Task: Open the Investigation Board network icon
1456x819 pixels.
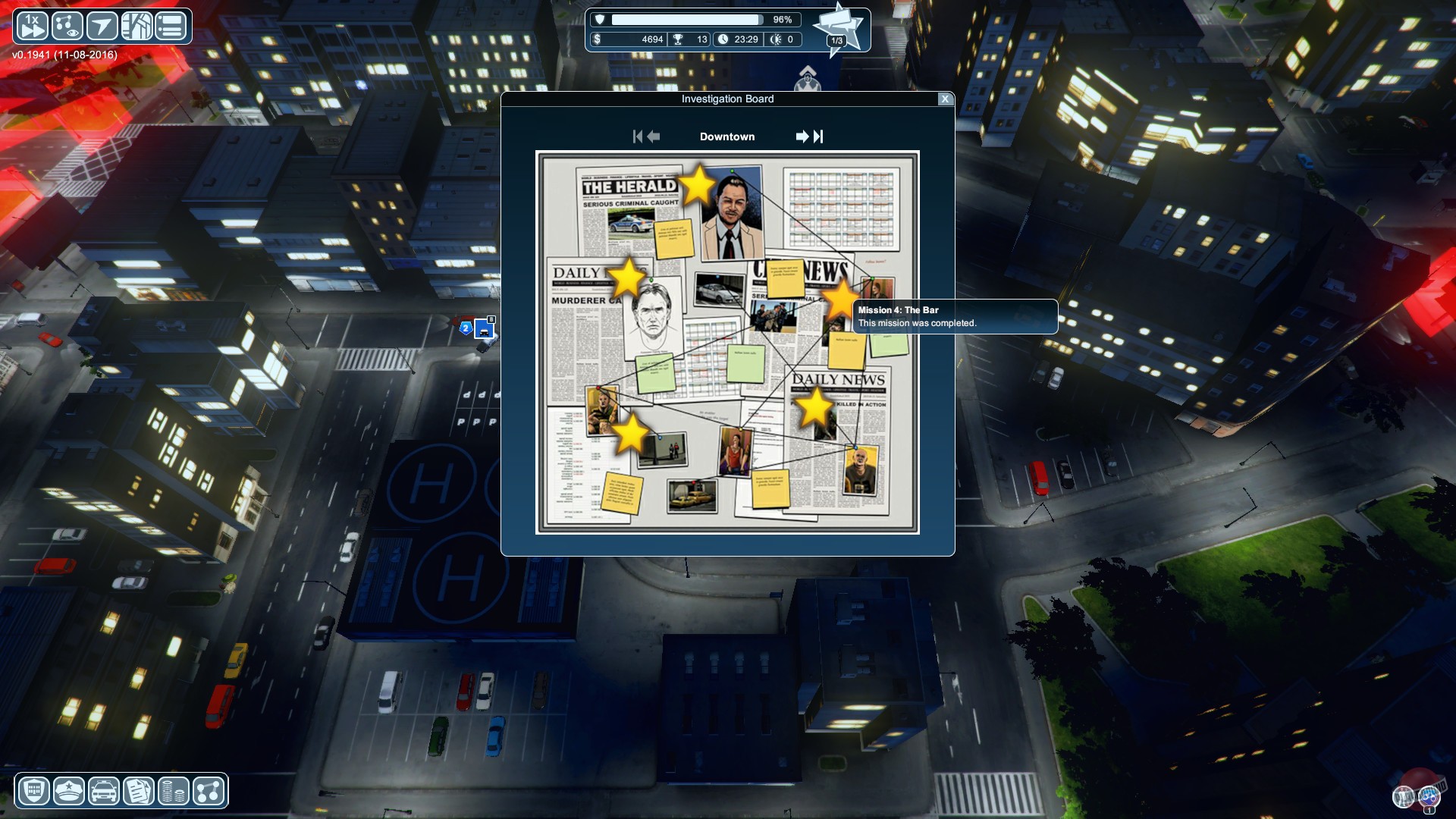Action: coord(208,791)
